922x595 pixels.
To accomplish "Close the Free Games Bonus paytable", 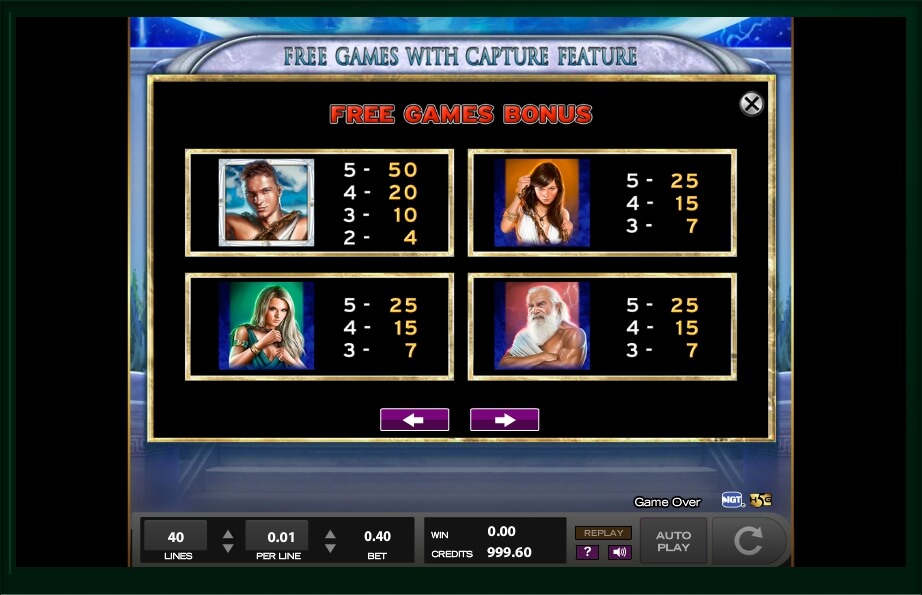I will 751,103.
